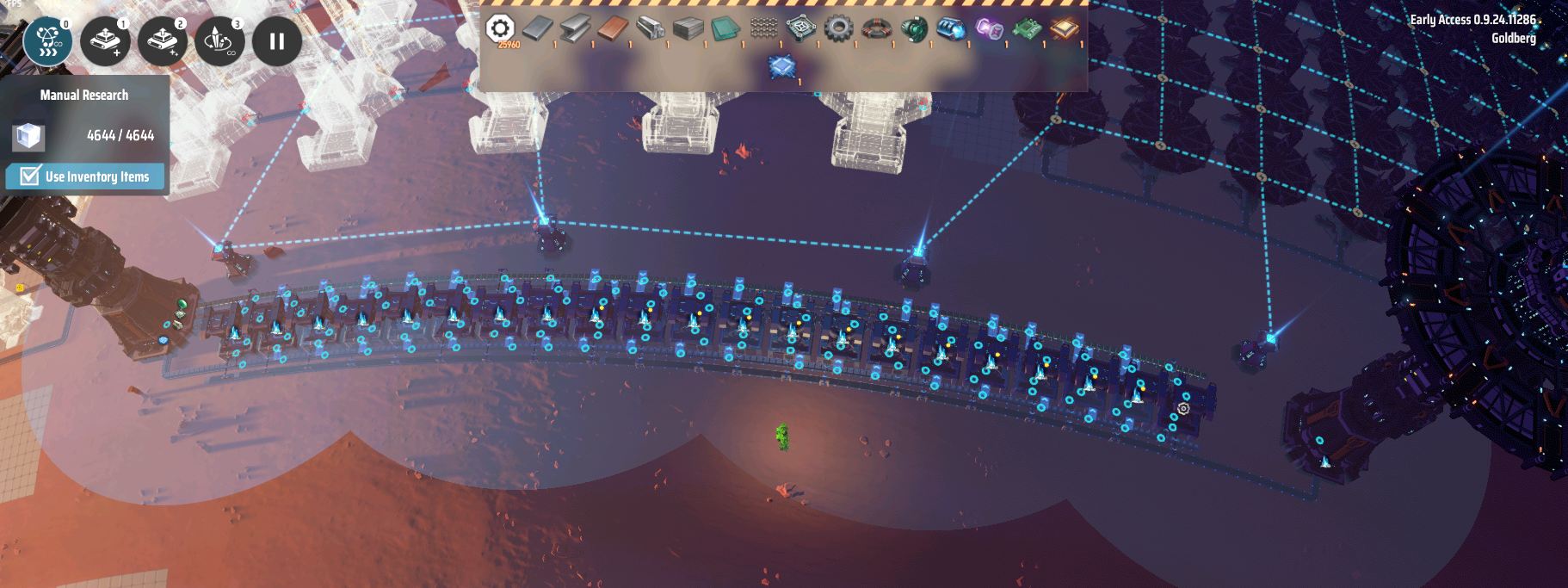Select the copper coil ring slot
1568x588 pixels.
point(875,29)
